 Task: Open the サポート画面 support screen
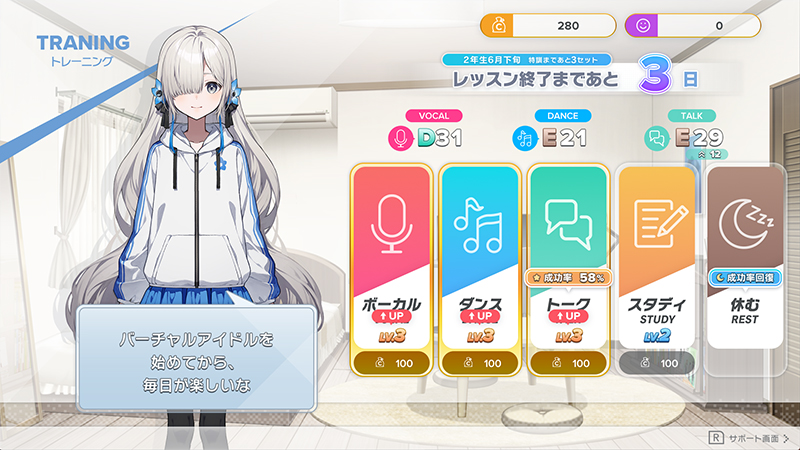[748, 437]
